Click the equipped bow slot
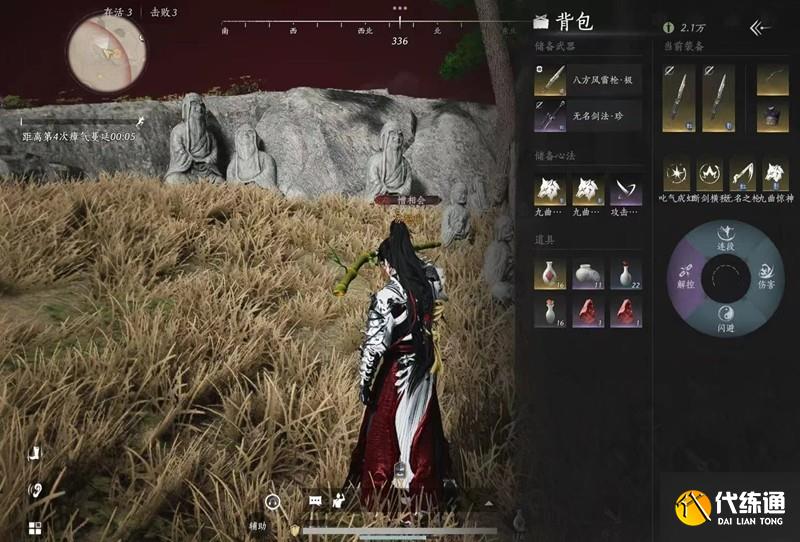The width and height of the screenshot is (800, 542). (772, 81)
